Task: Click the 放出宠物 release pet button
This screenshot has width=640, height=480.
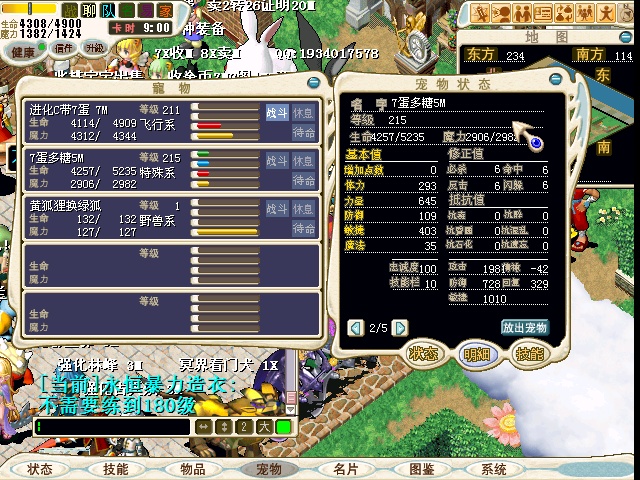Action: click(525, 328)
